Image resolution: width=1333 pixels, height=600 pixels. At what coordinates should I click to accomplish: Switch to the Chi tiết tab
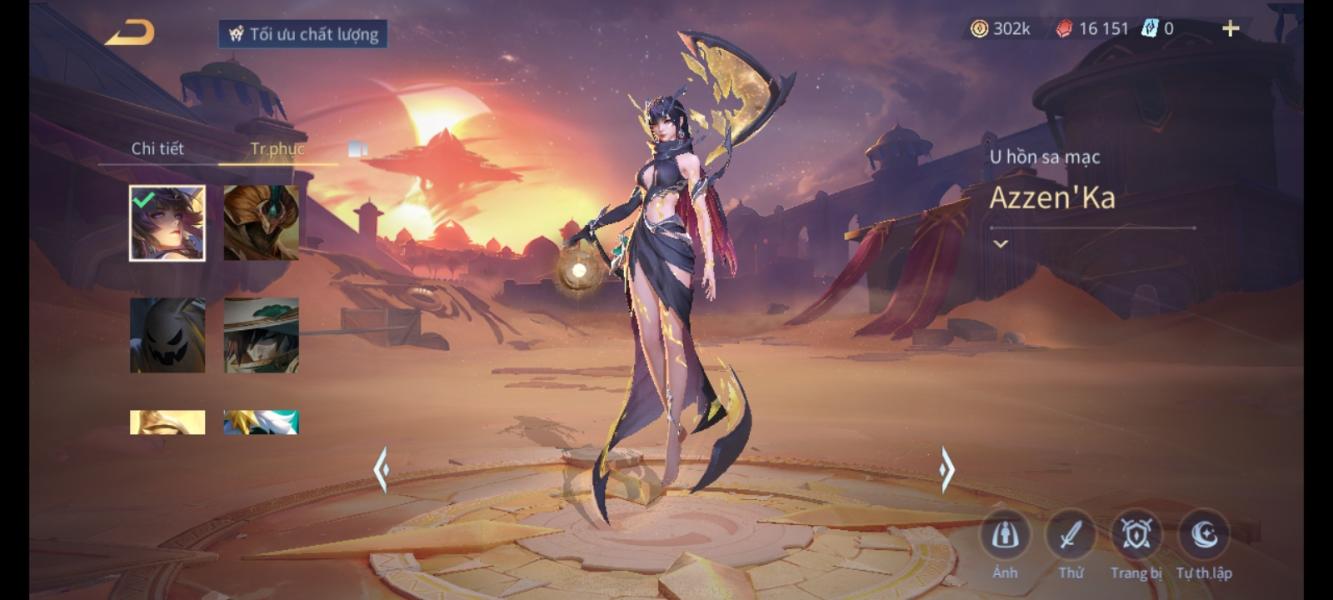(157, 149)
